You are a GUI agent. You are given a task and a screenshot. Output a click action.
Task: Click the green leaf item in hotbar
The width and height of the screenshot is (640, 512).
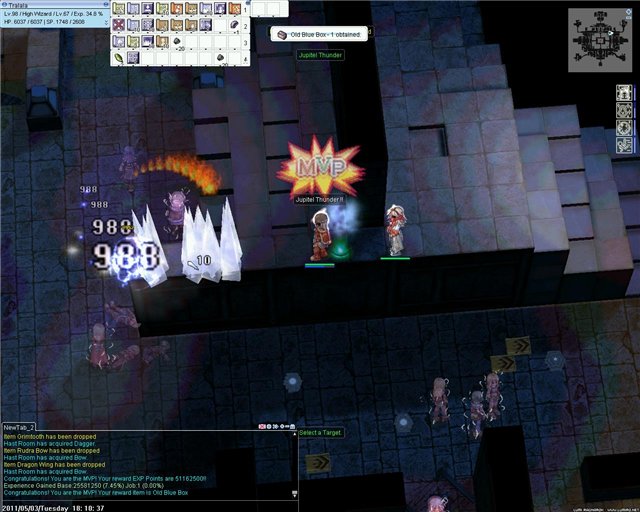pos(119,58)
